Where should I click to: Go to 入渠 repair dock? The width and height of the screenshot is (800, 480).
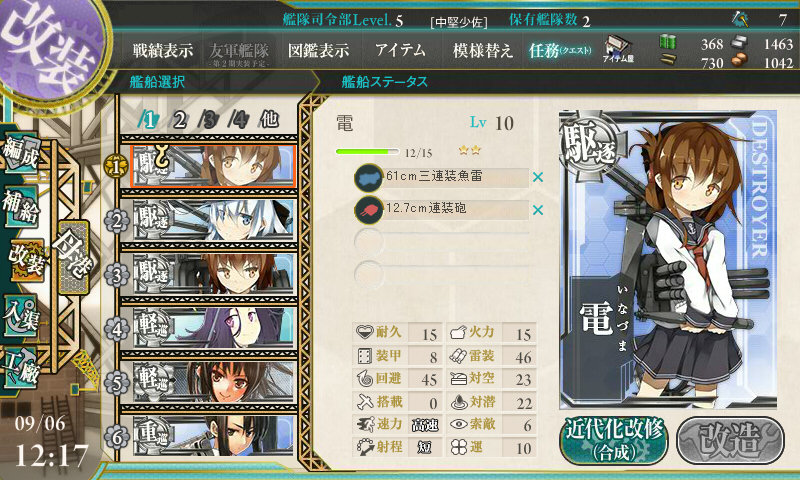point(24,312)
